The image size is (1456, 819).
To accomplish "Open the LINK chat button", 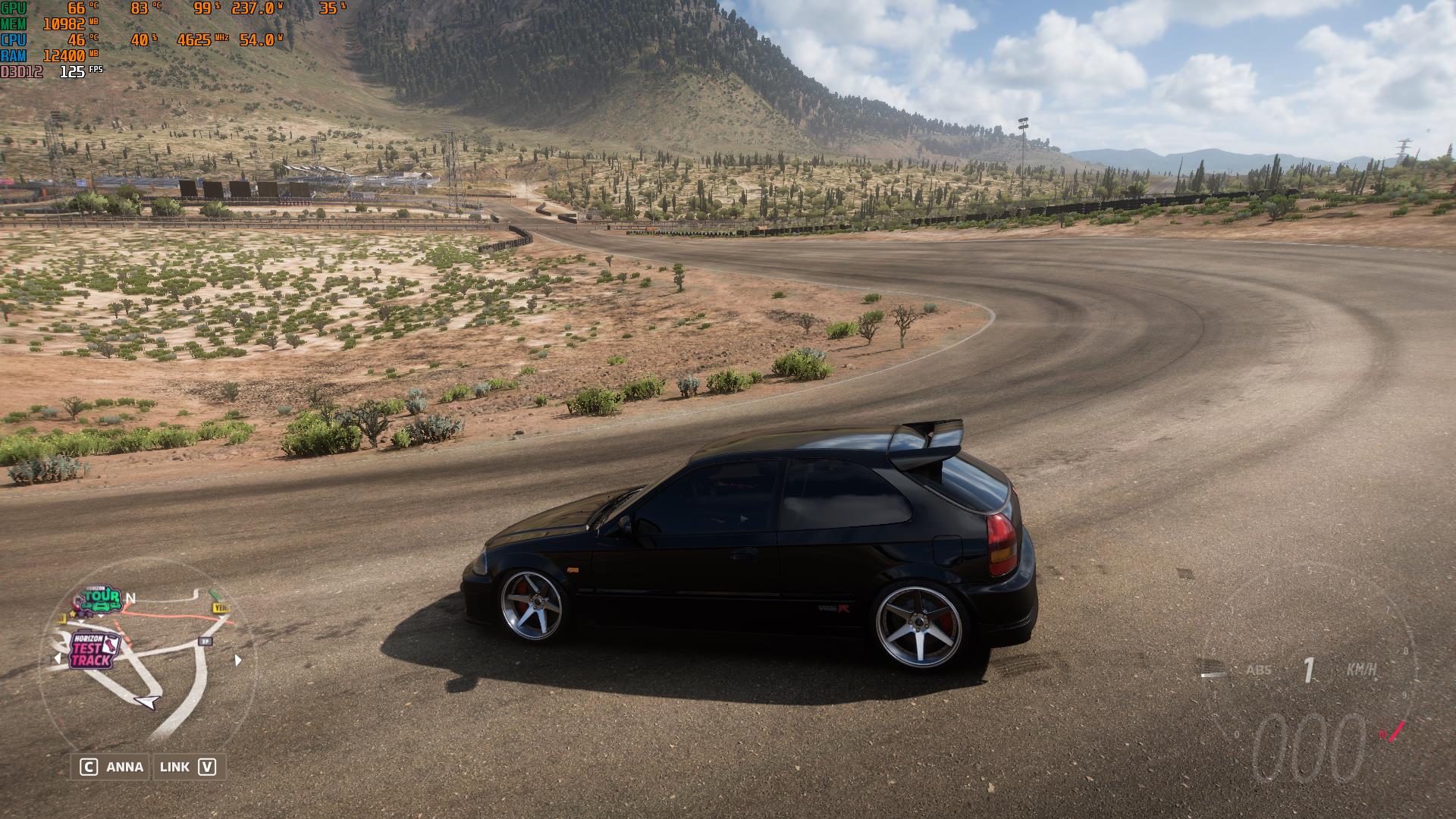I will [x=187, y=767].
